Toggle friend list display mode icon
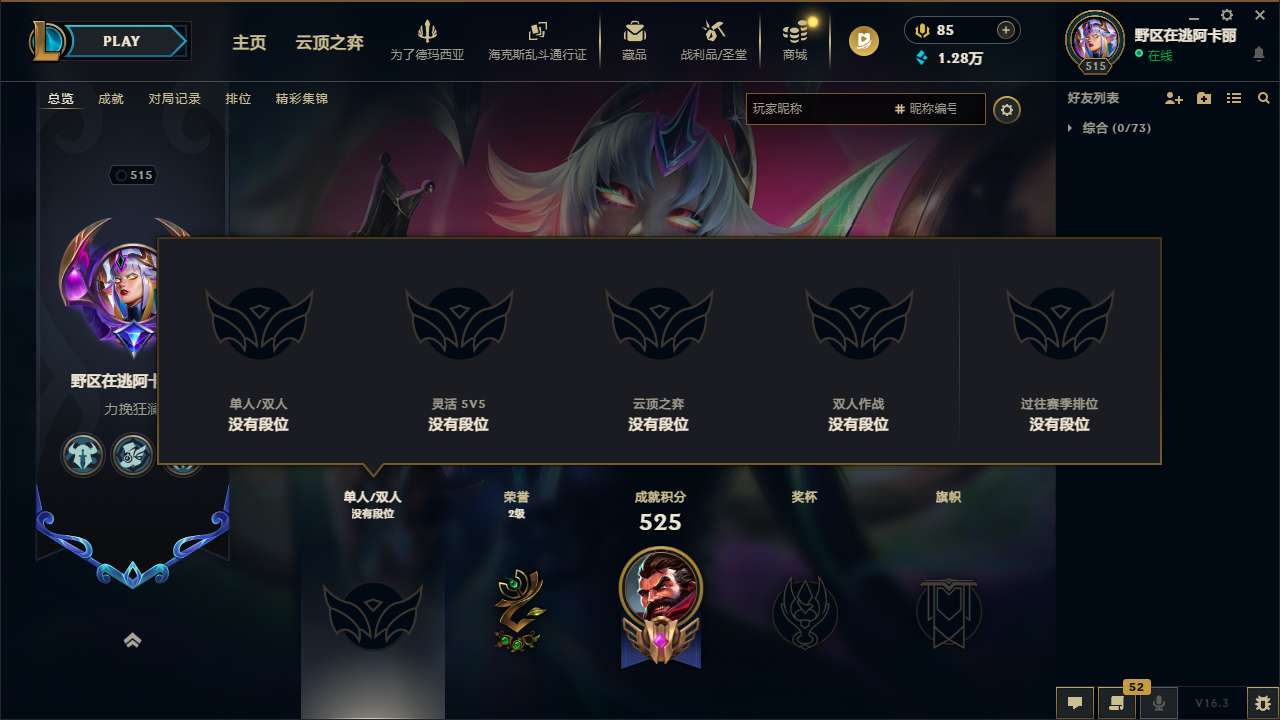Screen dimensions: 1280x720 coord(1233,98)
